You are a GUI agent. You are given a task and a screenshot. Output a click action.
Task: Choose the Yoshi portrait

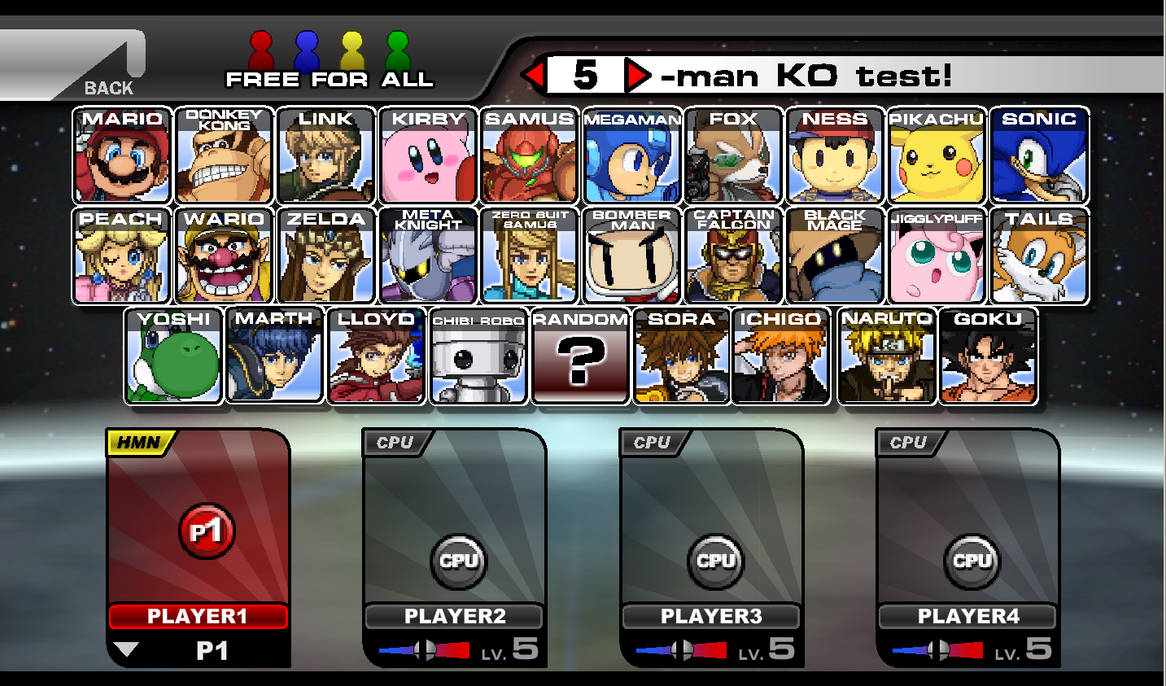click(x=174, y=356)
